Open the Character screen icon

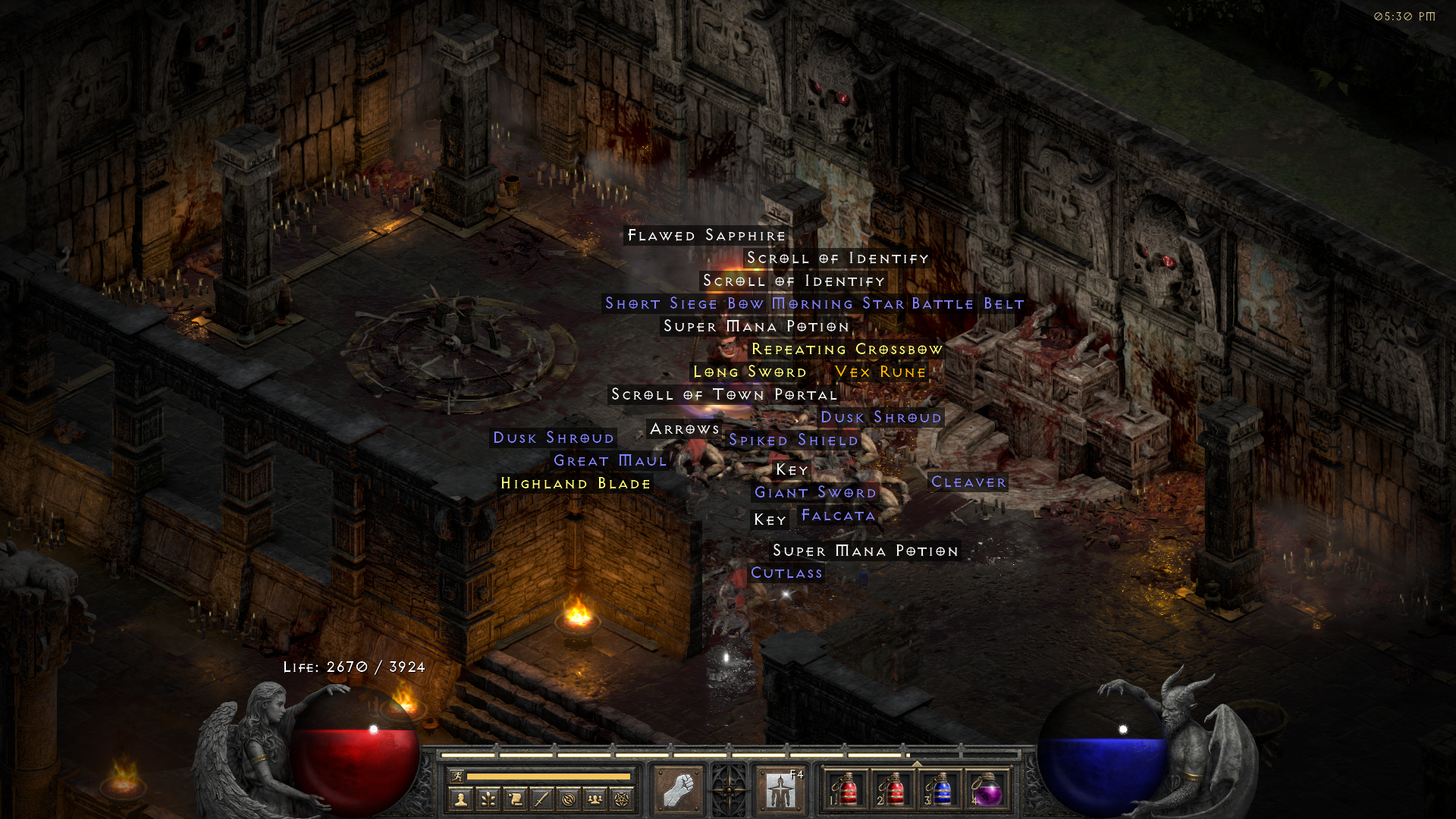tap(463, 799)
